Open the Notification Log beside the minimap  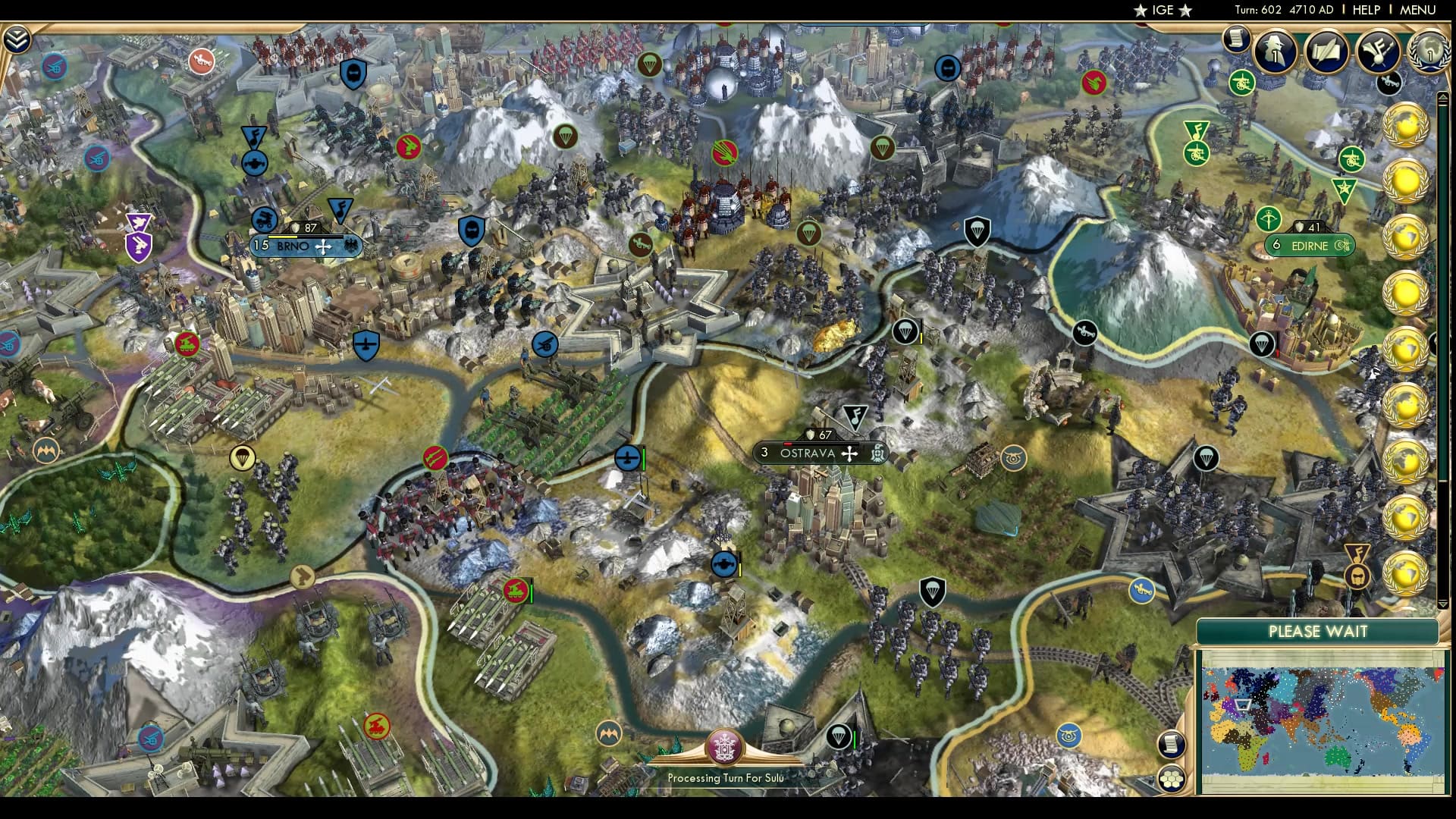[x=1172, y=745]
